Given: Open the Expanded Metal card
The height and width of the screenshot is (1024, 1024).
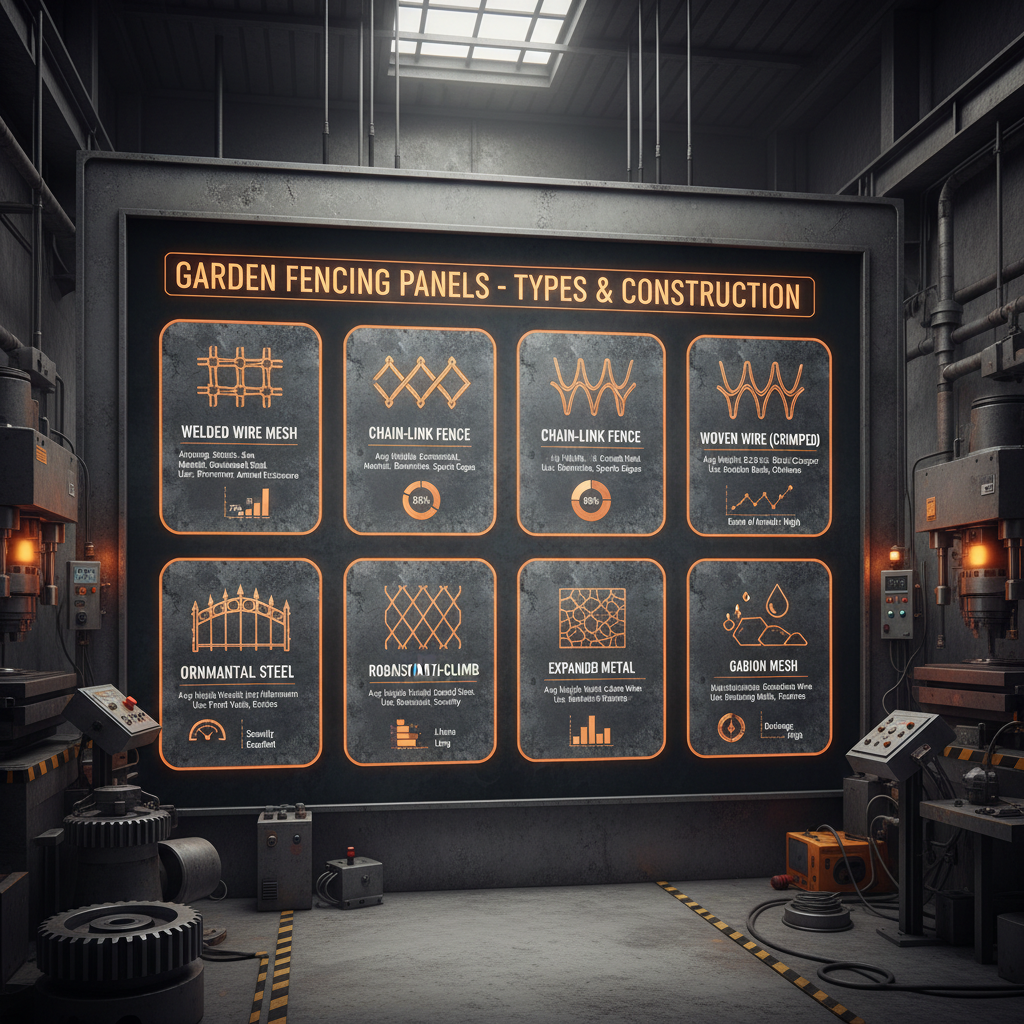Looking at the screenshot, I should pyautogui.click(x=591, y=660).
